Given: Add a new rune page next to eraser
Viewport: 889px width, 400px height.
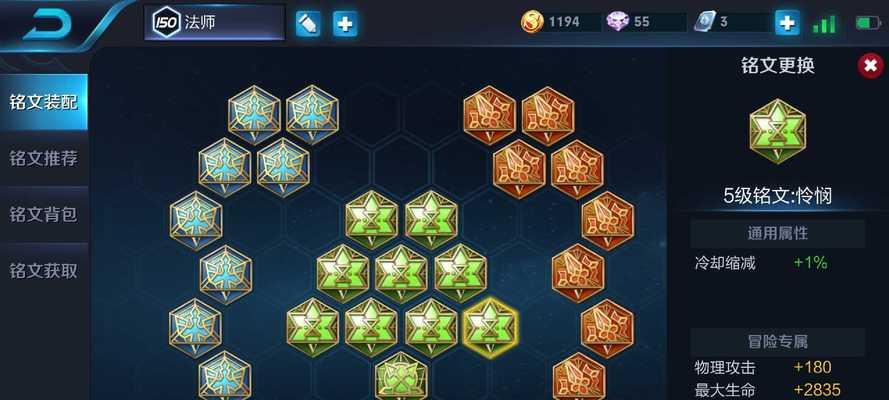Looking at the screenshot, I should (345, 23).
